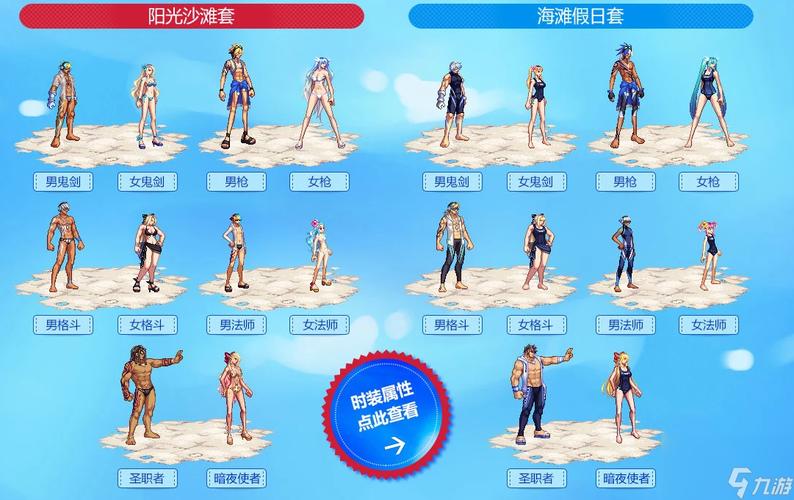Image resolution: width=794 pixels, height=500 pixels.
Task: Pick 男枪 label in the 阳光沙滩套 set
Action: coord(237,181)
